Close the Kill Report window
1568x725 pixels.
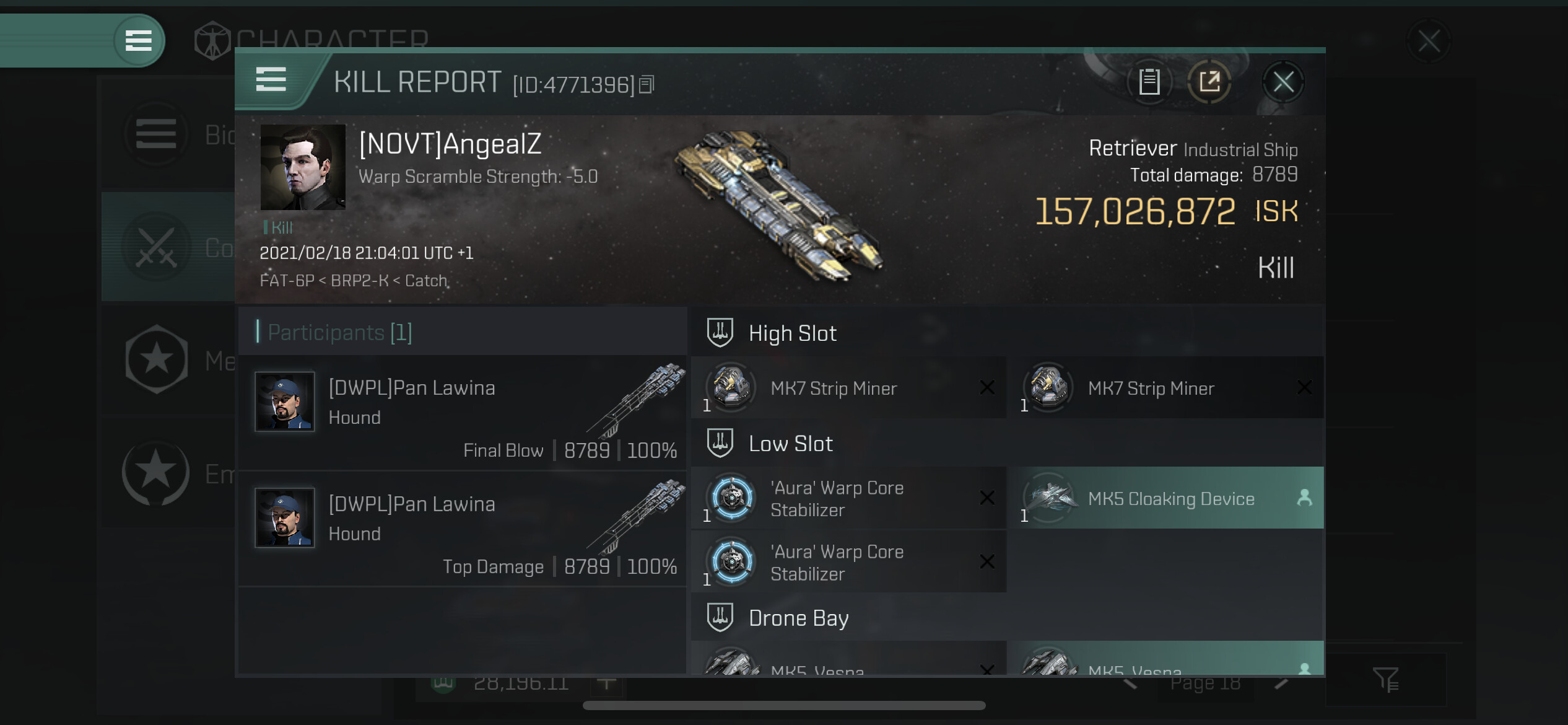coord(1283,82)
